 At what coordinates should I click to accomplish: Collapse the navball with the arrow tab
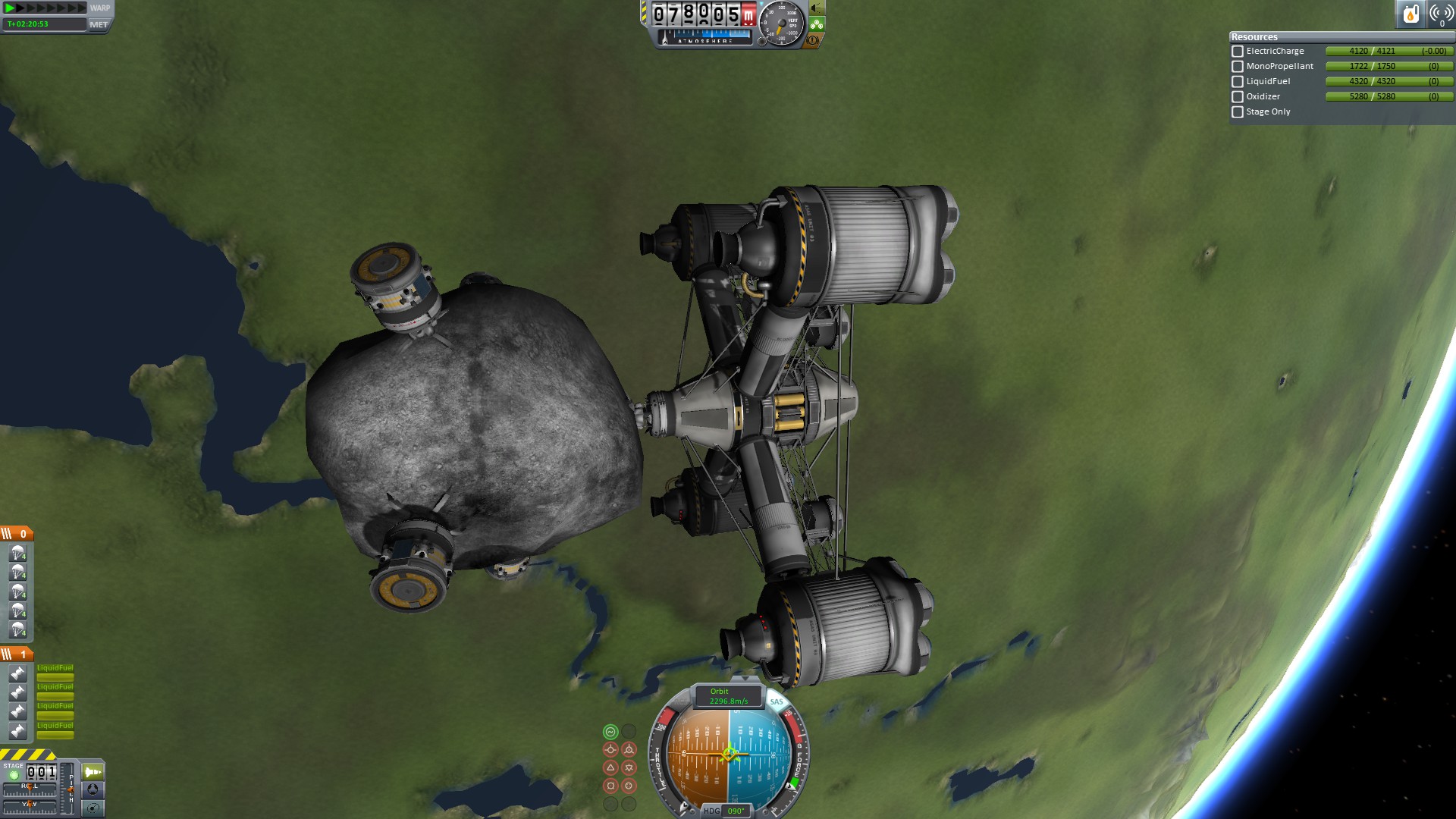pyautogui.click(x=745, y=678)
